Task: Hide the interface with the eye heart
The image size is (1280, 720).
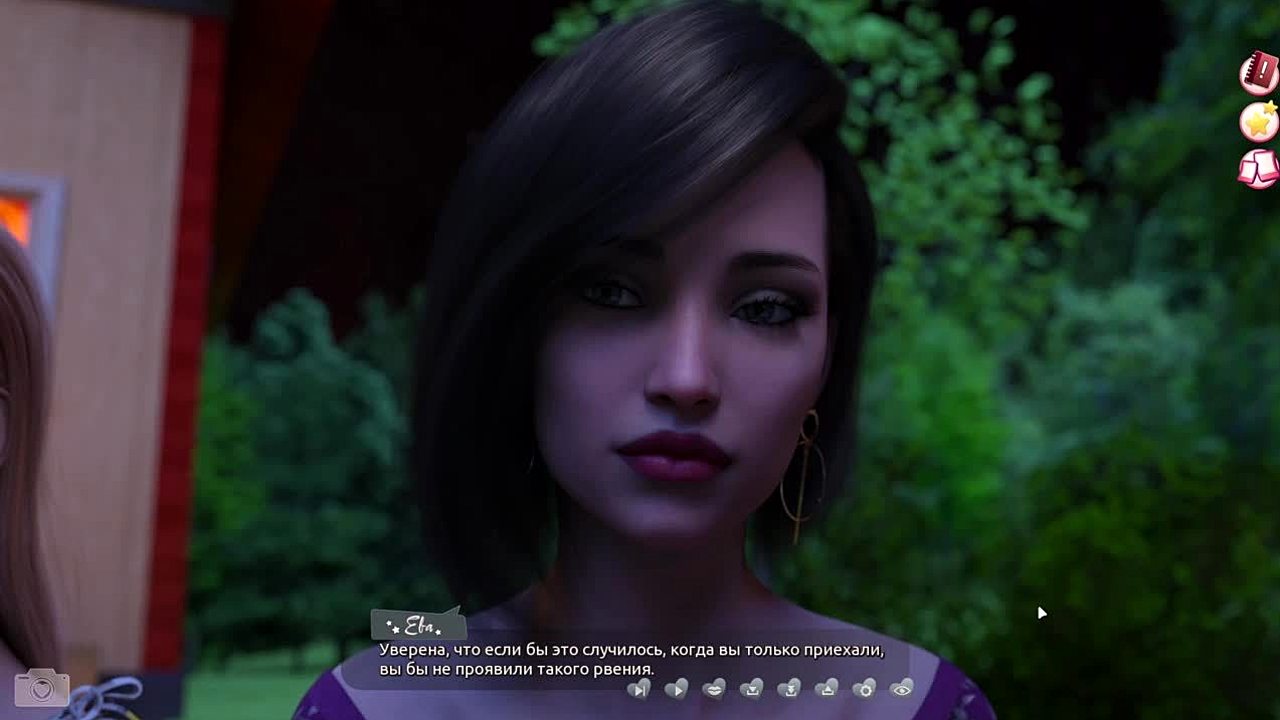Action: click(x=902, y=688)
